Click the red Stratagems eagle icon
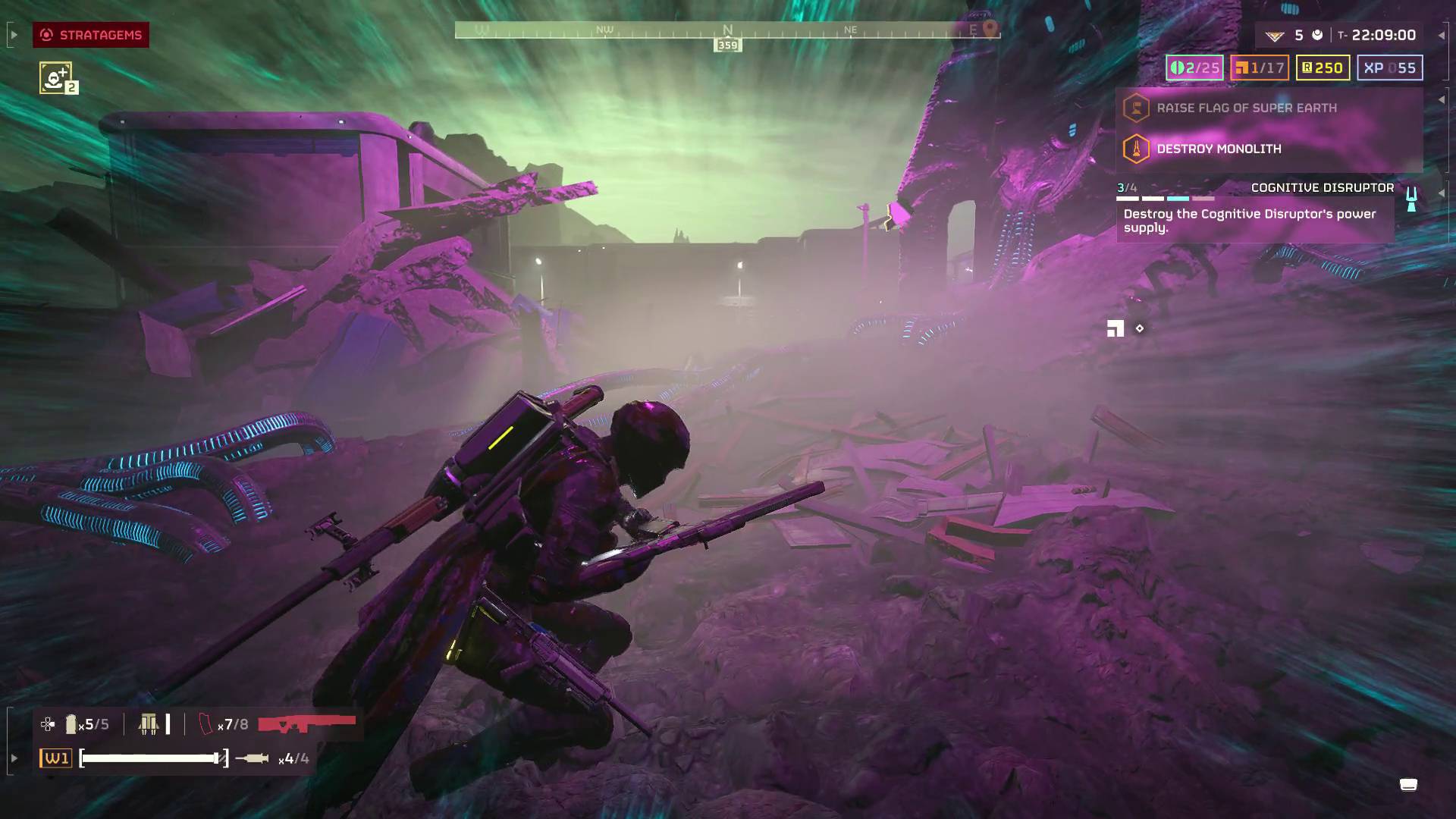 tap(47, 35)
